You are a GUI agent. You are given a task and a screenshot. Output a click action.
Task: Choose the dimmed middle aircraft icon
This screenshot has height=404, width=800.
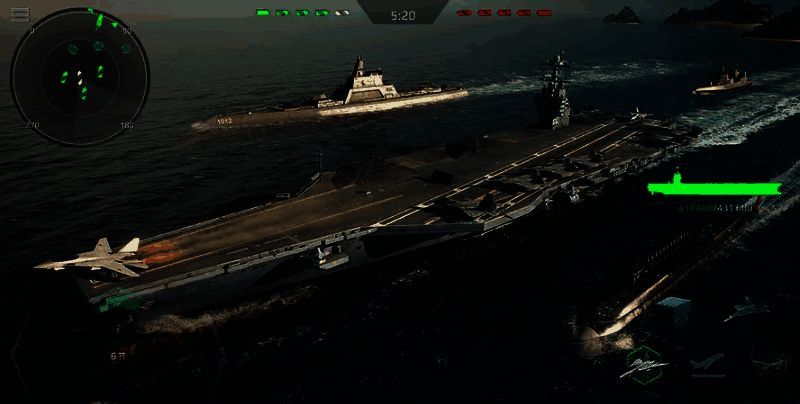click(706, 365)
